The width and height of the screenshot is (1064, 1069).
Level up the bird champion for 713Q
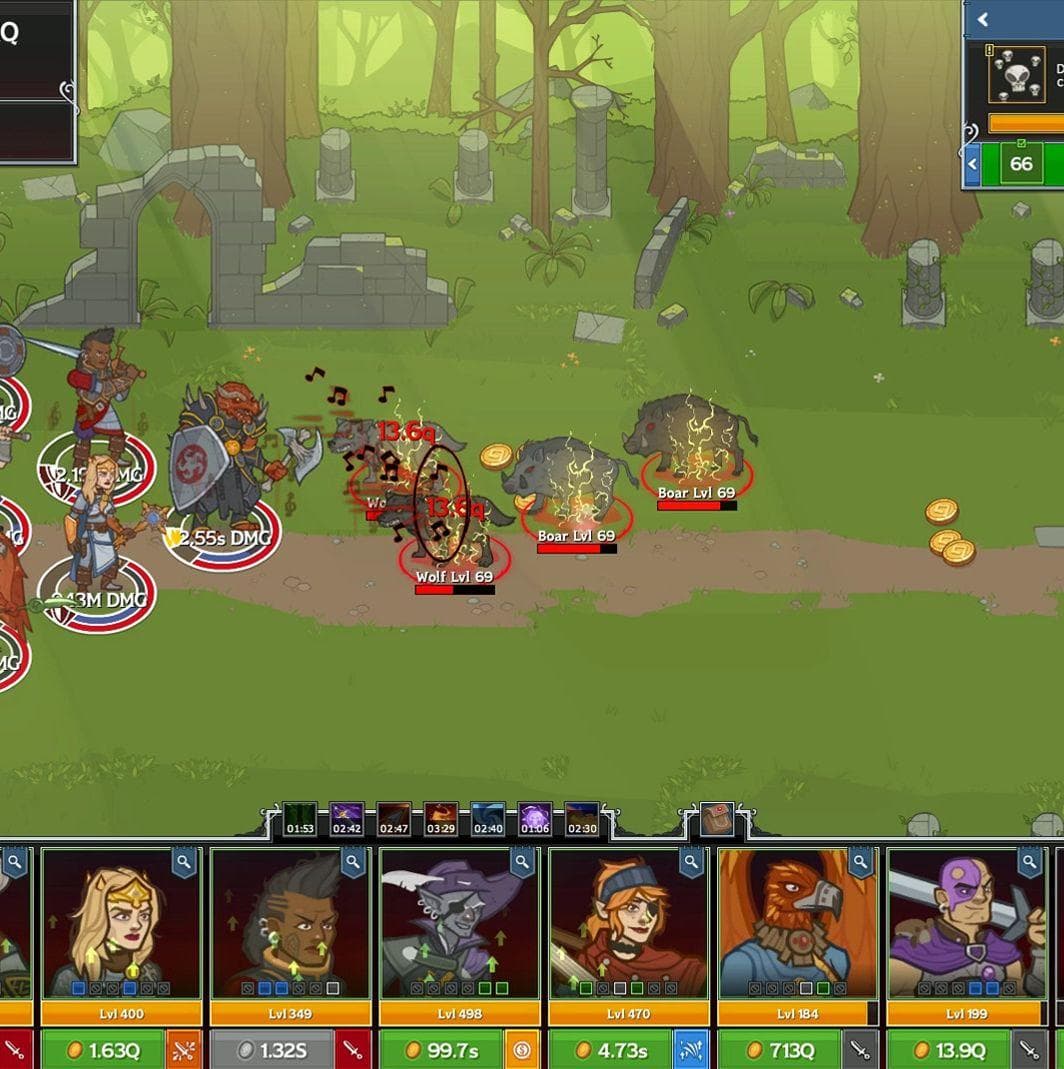tap(779, 1050)
